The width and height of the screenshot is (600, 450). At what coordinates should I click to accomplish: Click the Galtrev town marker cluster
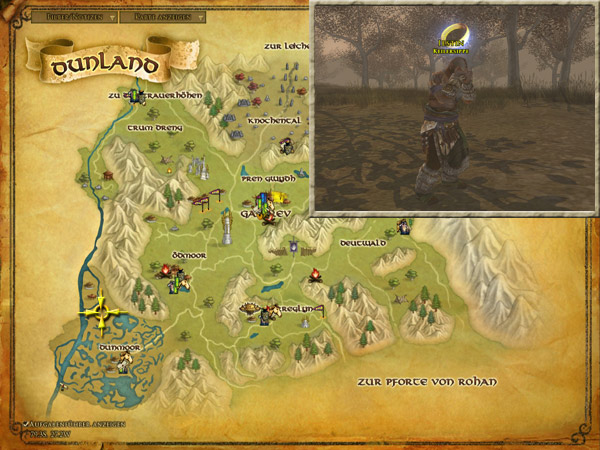click(265, 207)
